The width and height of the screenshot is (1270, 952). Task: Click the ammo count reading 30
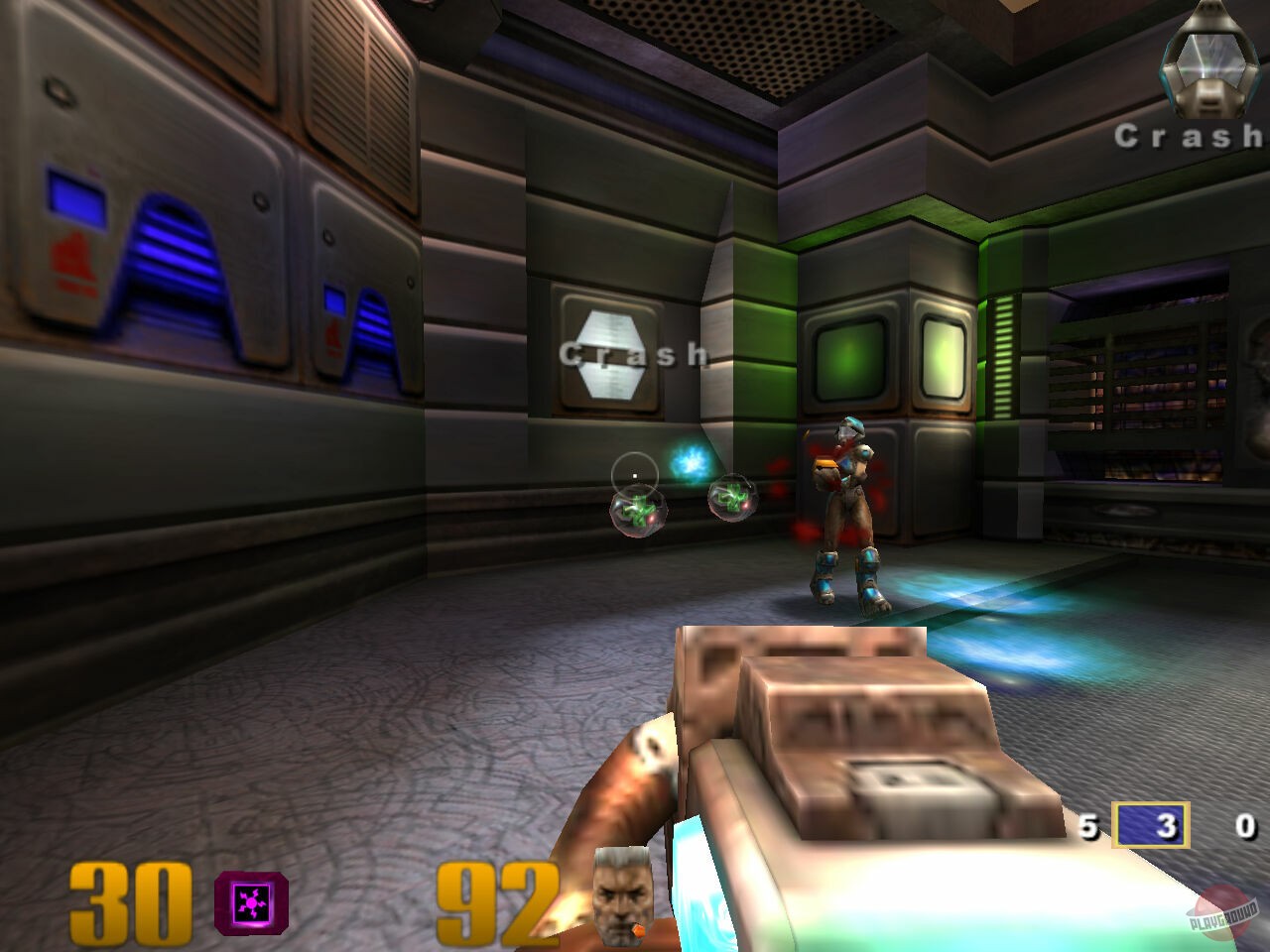tap(130, 903)
